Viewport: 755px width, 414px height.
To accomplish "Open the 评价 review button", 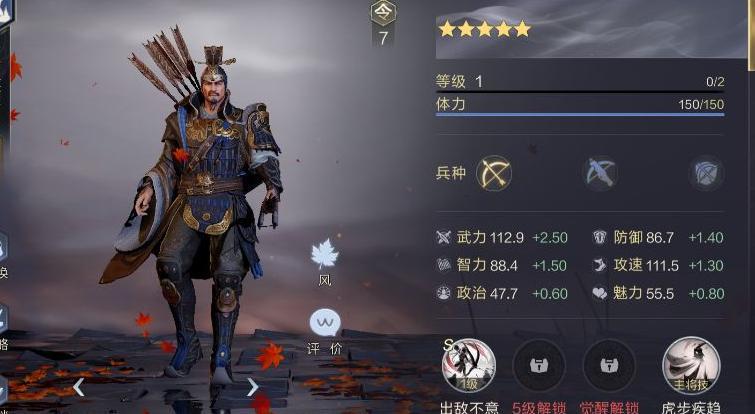I will [x=324, y=324].
